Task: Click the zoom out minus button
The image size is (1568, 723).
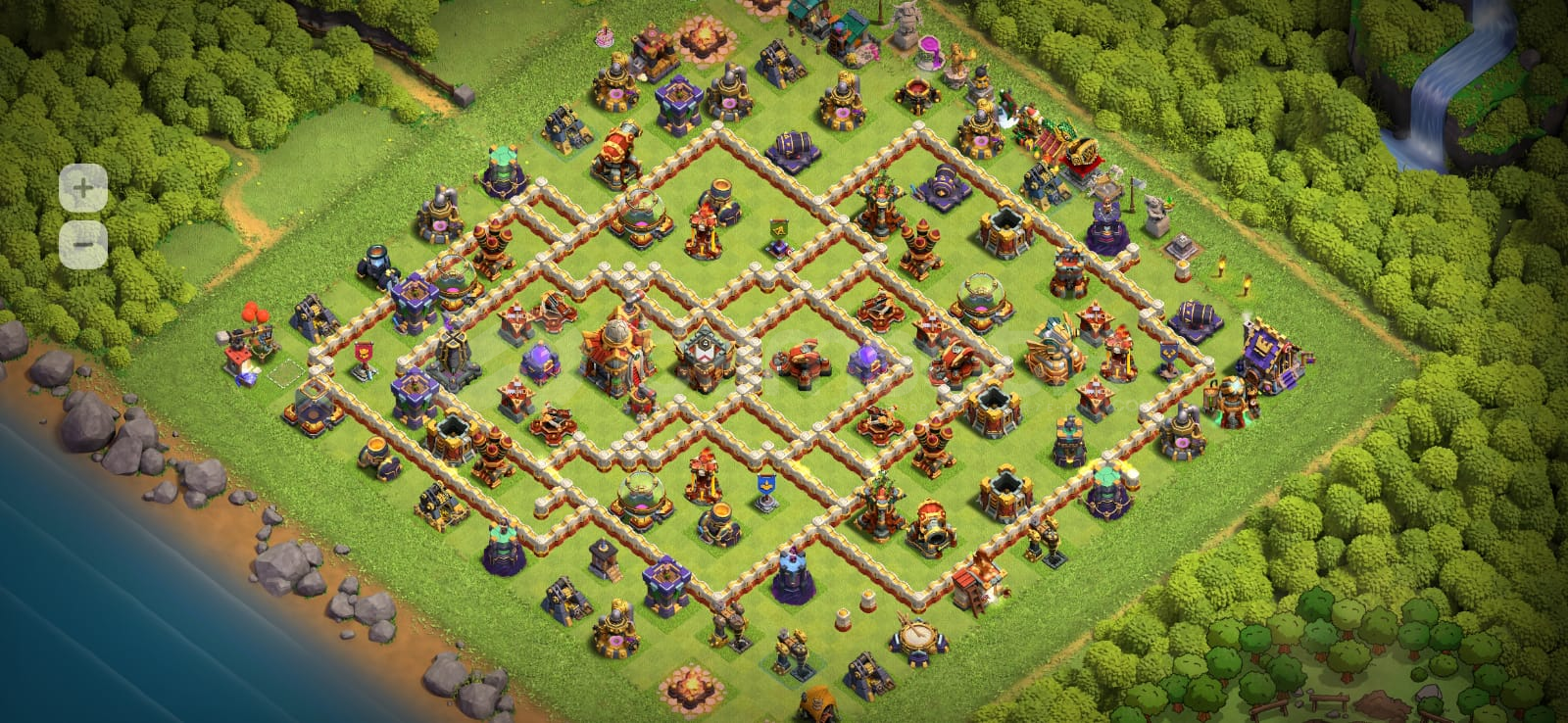Action: 81,244
